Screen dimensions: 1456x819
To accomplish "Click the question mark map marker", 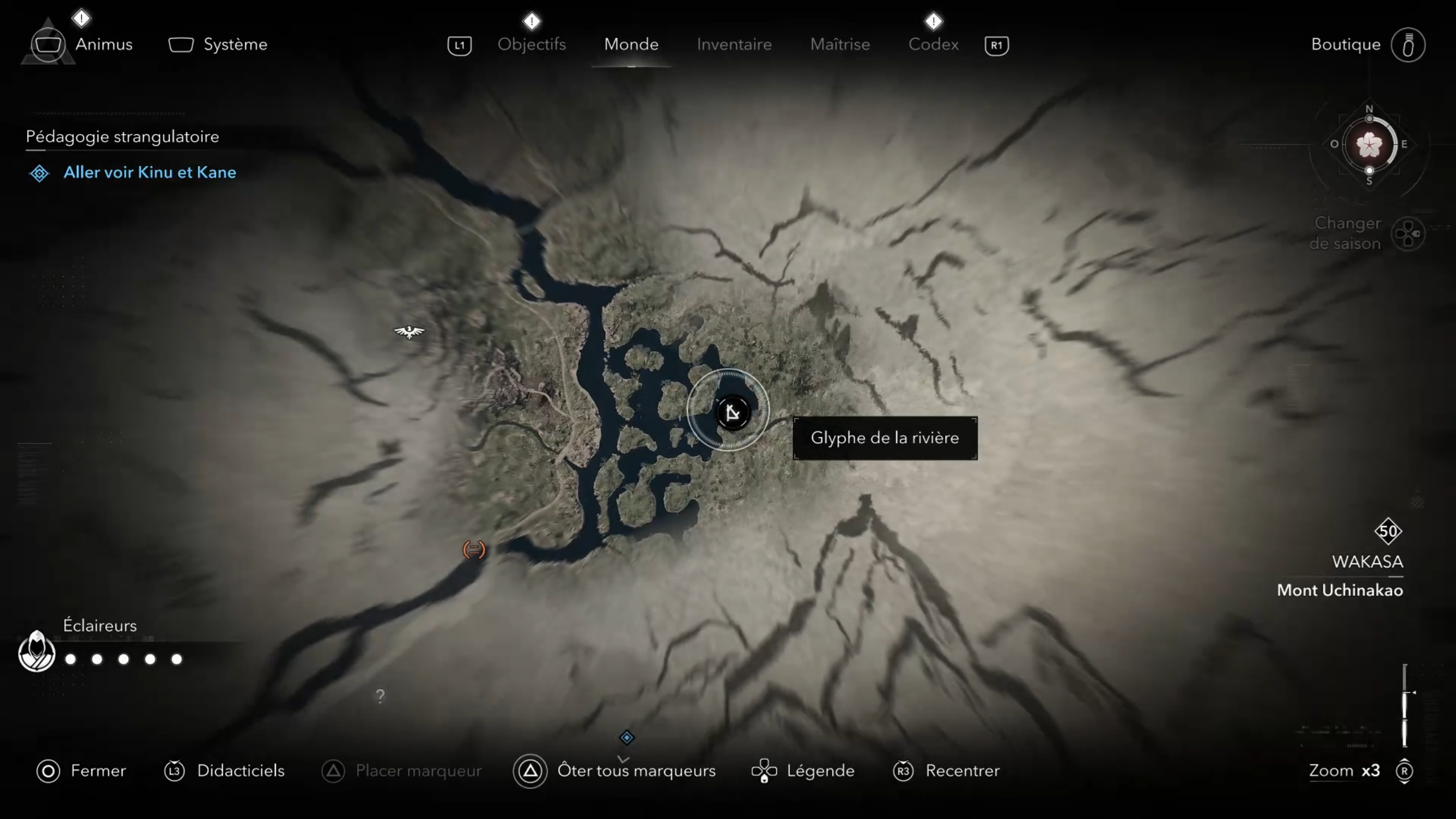I will [380, 695].
